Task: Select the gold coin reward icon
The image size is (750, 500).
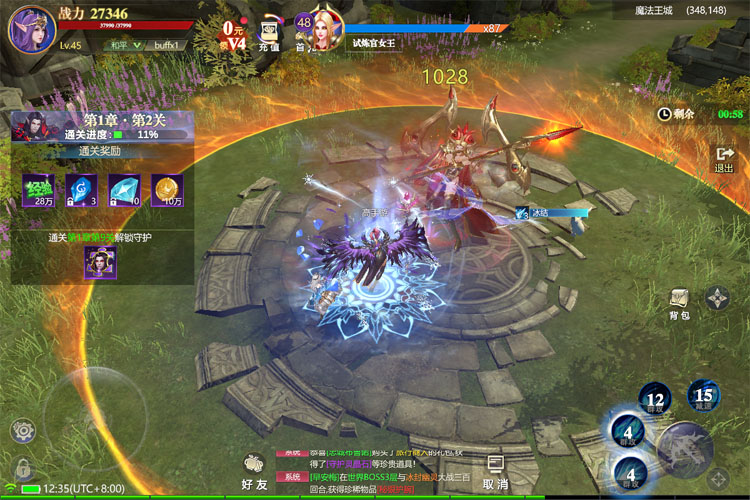Action: tap(166, 190)
